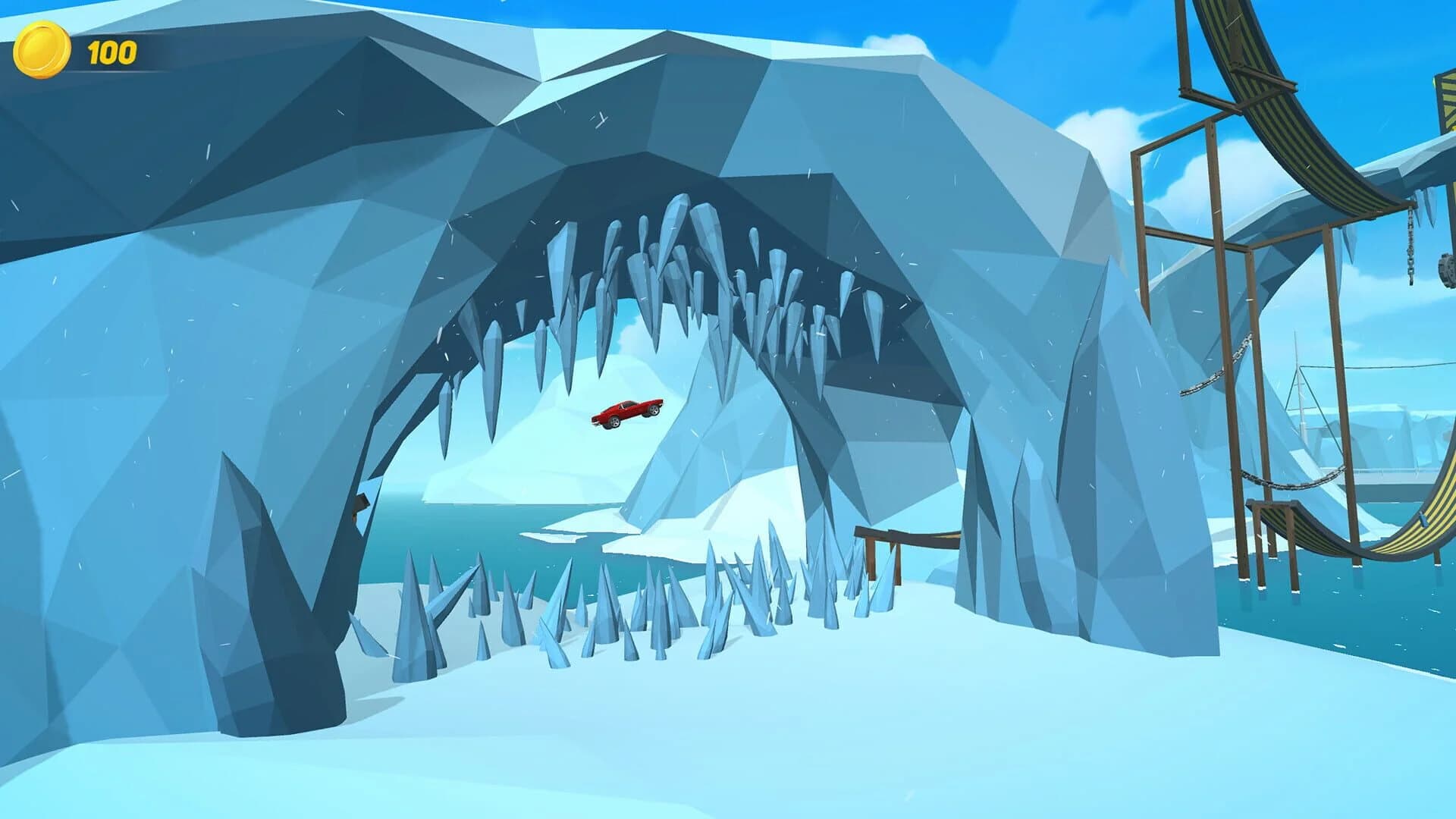Select the coin counter showing 100

80,49
